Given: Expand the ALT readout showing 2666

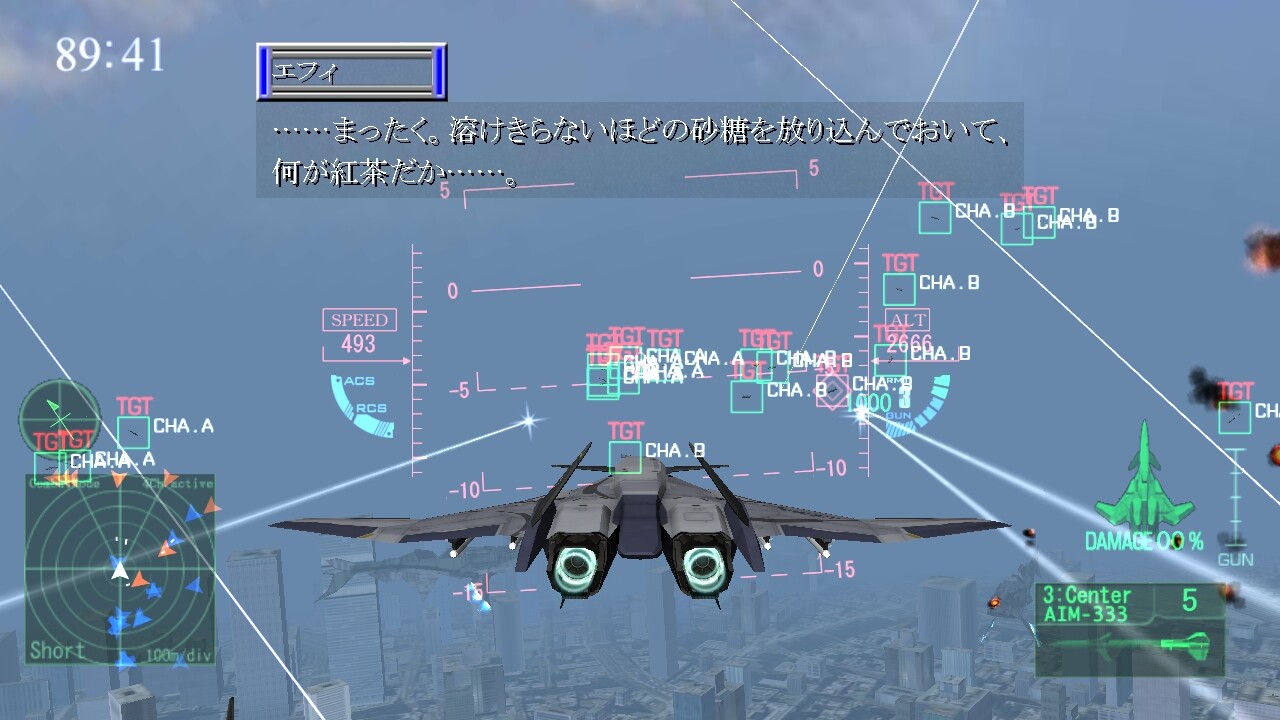Looking at the screenshot, I should click(909, 330).
